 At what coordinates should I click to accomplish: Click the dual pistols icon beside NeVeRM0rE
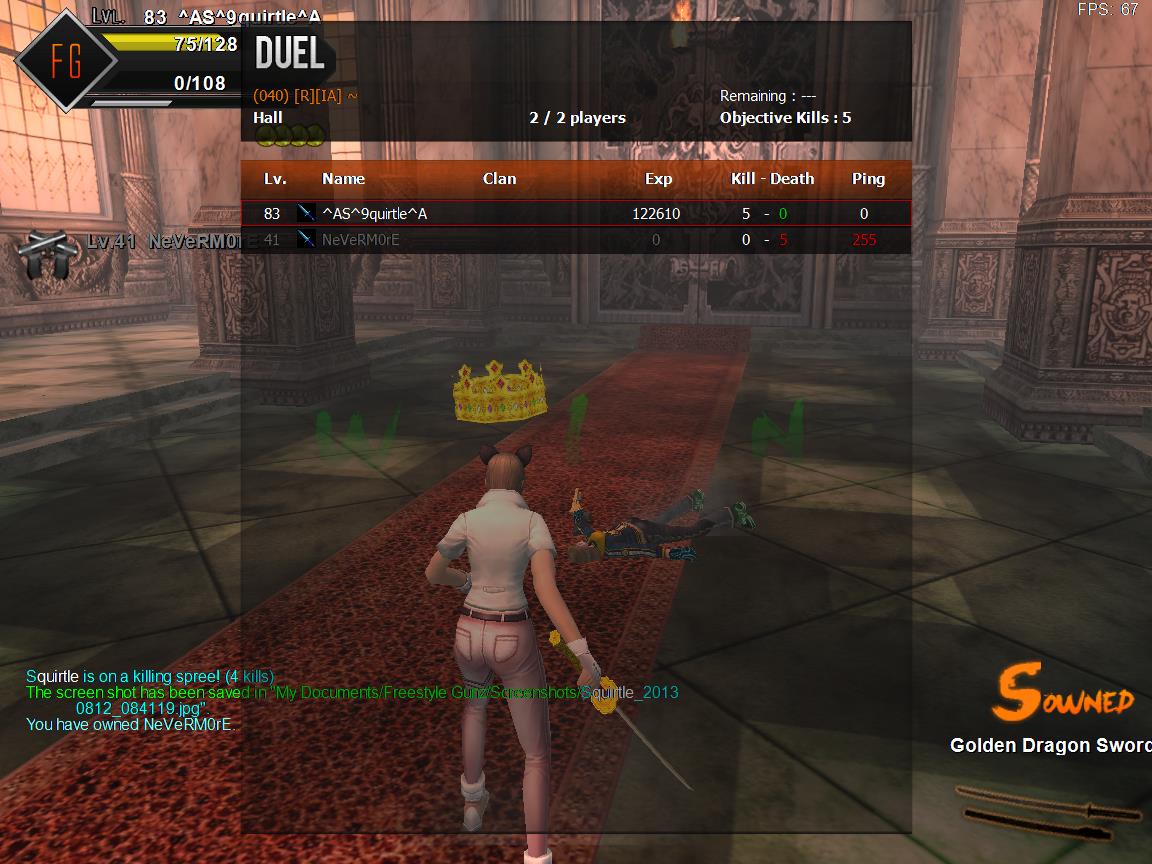coord(45,255)
